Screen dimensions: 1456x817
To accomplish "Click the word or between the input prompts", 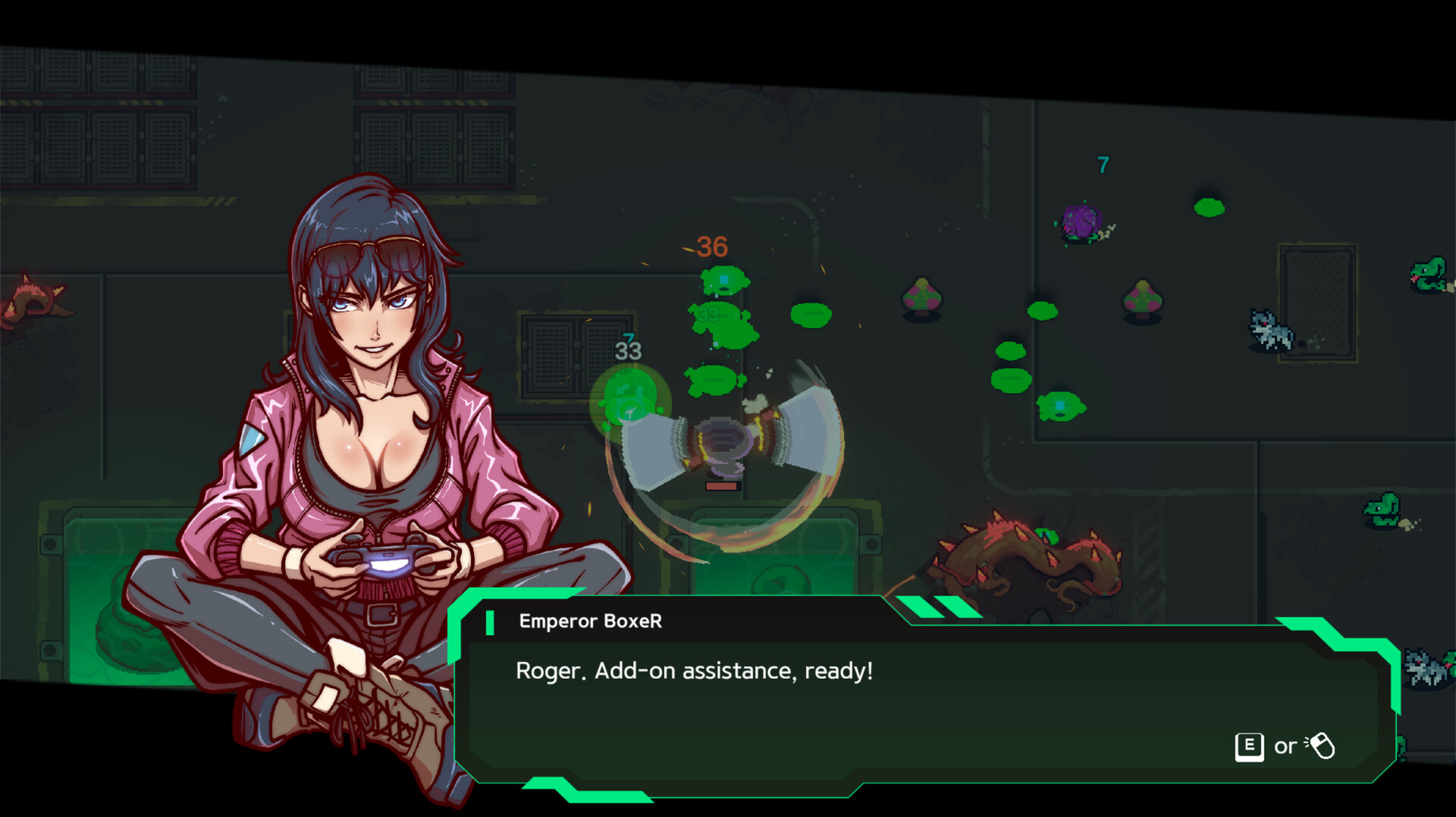I will point(1286,747).
